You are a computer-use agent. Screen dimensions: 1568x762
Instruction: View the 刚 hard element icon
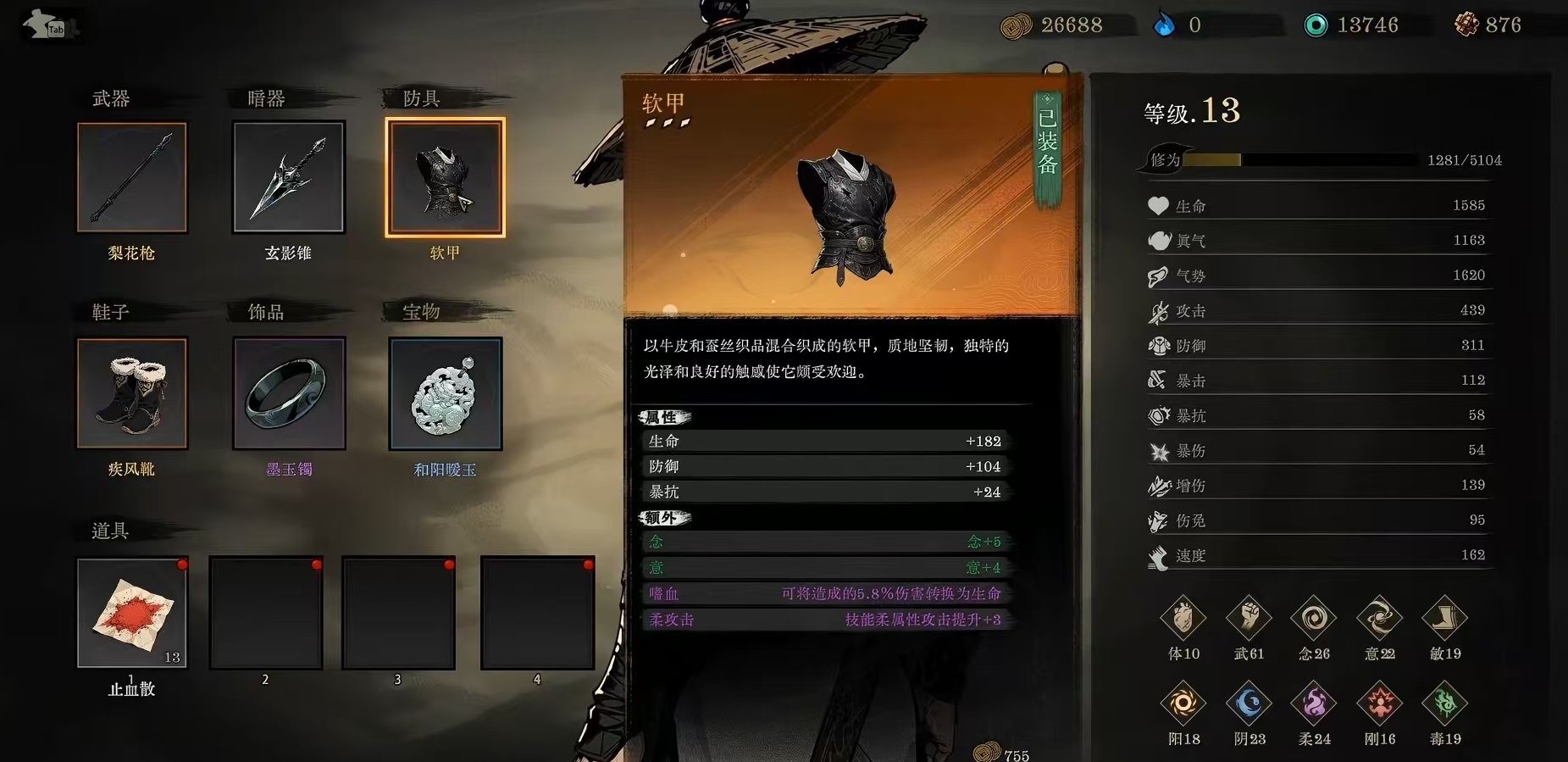(1379, 704)
